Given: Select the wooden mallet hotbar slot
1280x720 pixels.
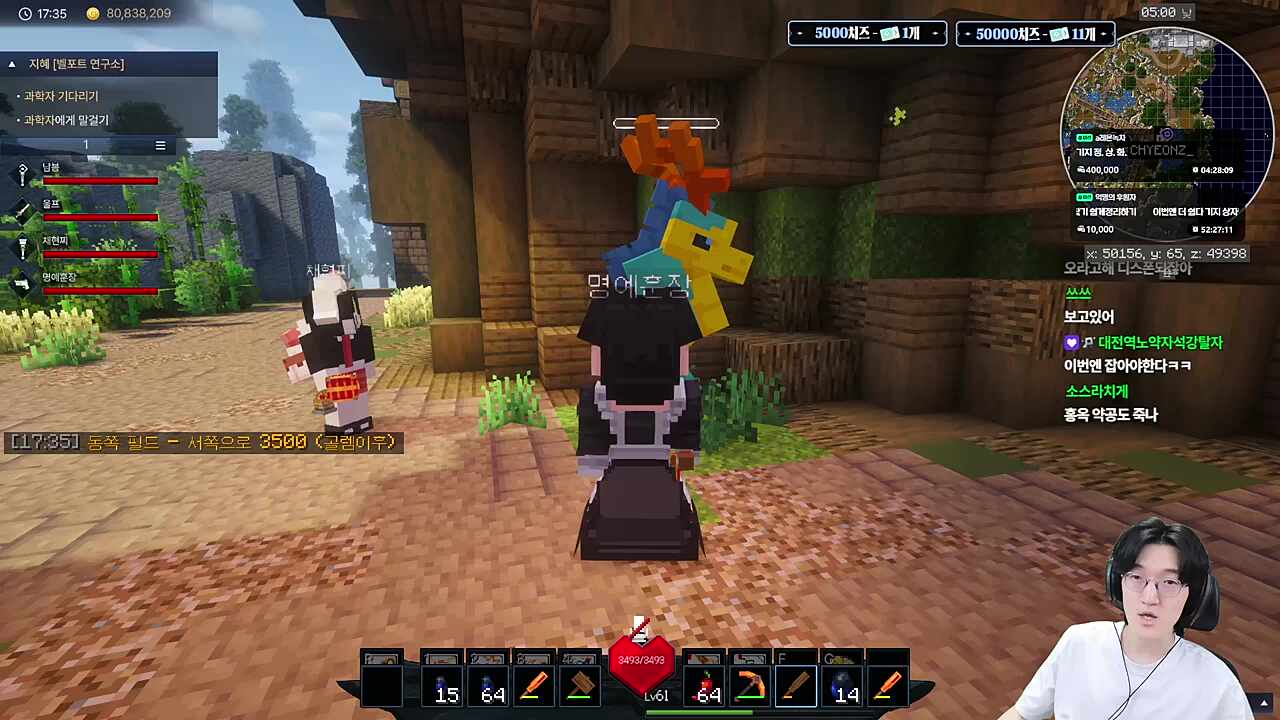Looking at the screenshot, I should [580, 687].
